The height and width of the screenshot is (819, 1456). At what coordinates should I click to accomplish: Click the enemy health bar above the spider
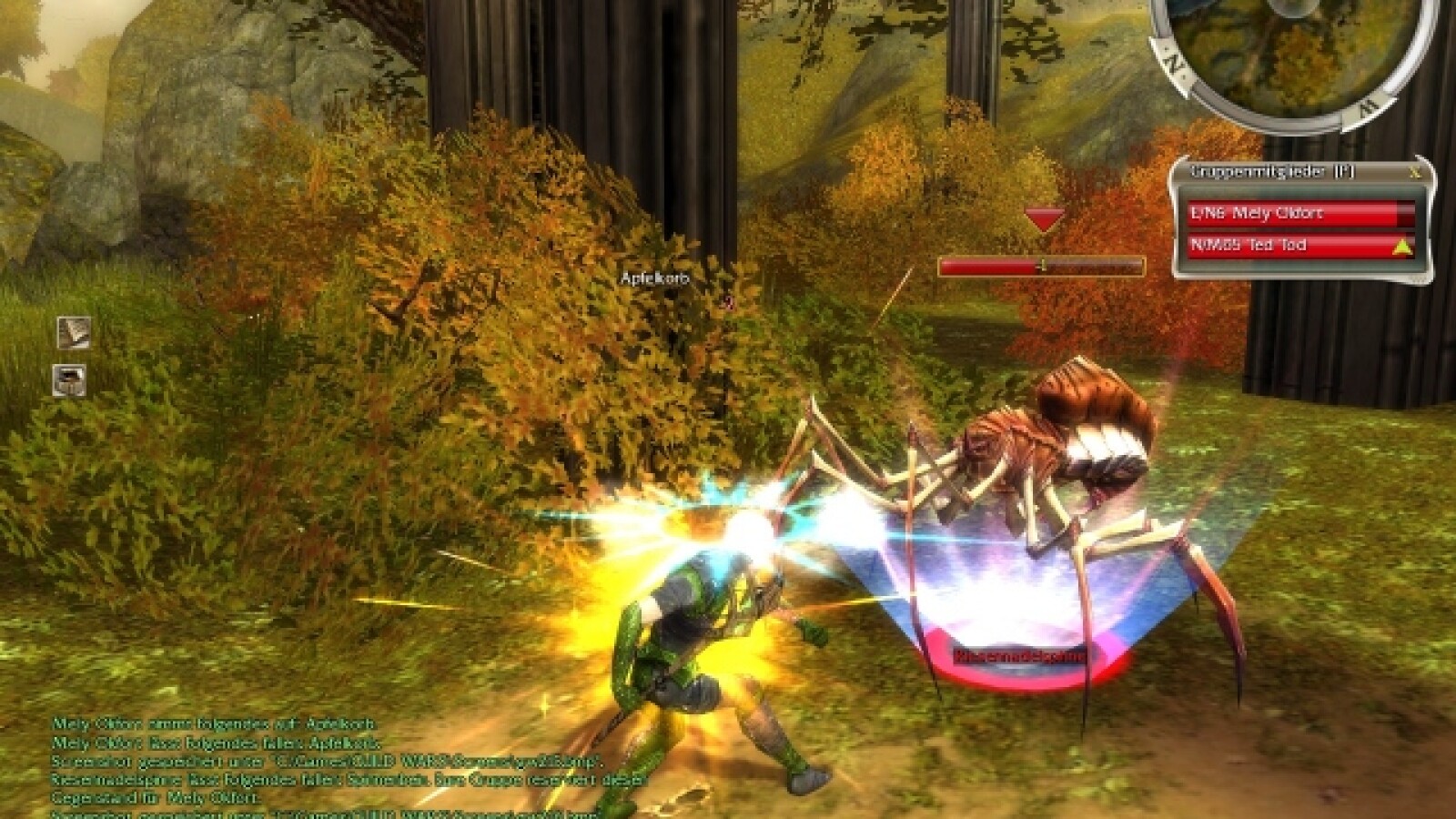pyautogui.click(x=1042, y=265)
